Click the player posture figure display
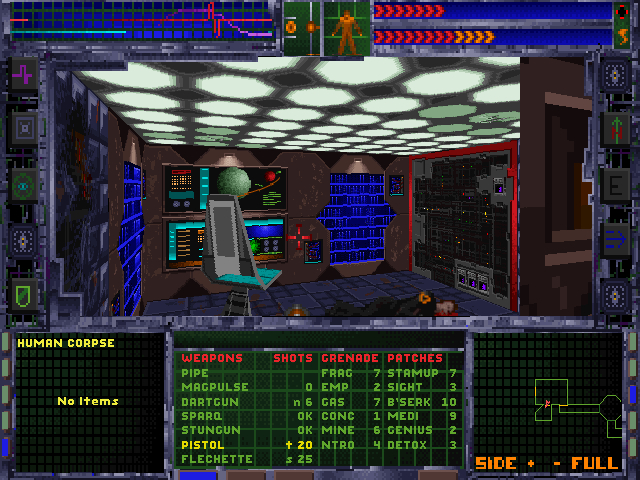The width and height of the screenshot is (640, 480). 346,30
